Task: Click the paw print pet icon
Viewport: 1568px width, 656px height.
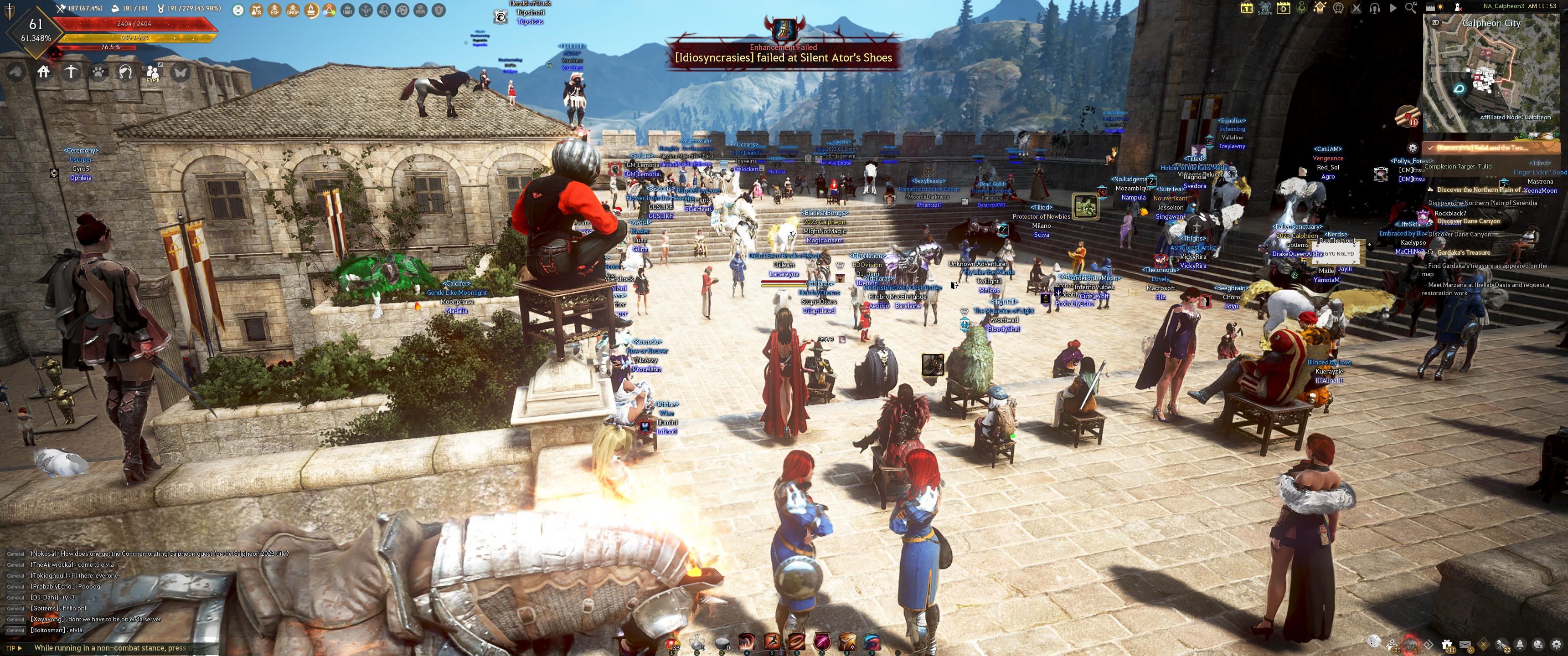Action: click(98, 72)
